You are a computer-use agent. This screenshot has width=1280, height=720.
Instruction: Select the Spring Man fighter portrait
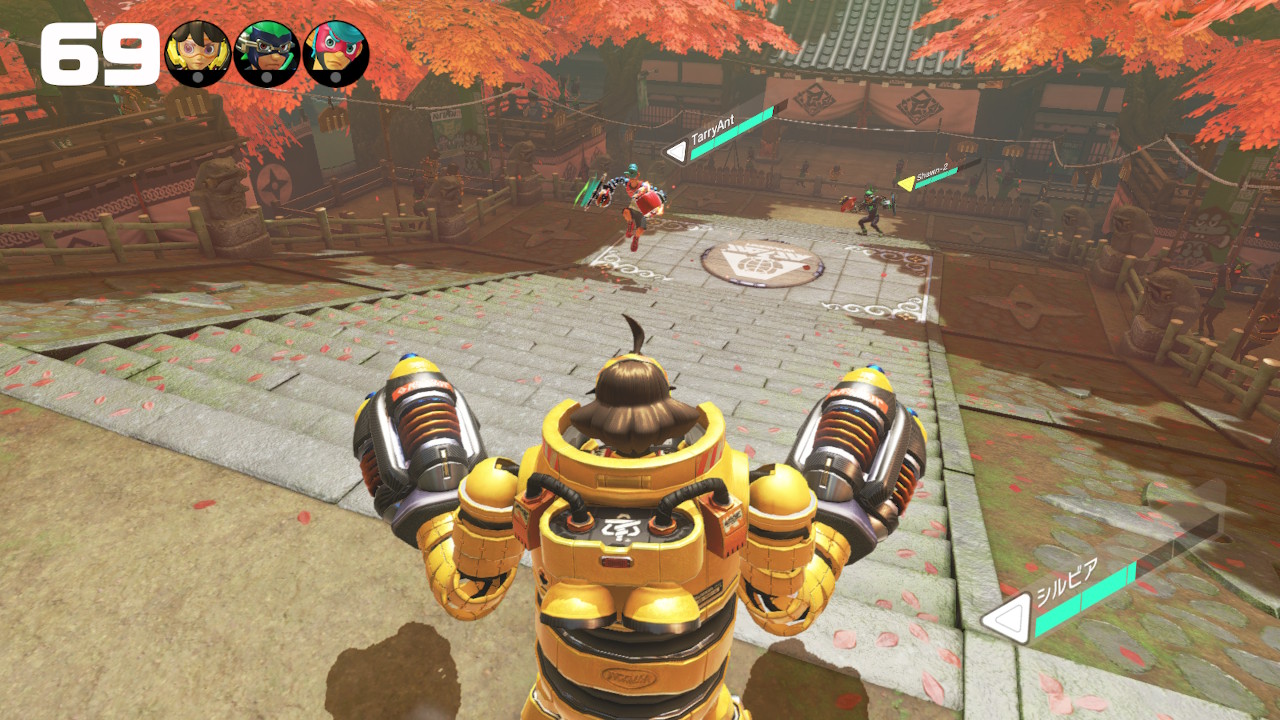click(x=336, y=54)
